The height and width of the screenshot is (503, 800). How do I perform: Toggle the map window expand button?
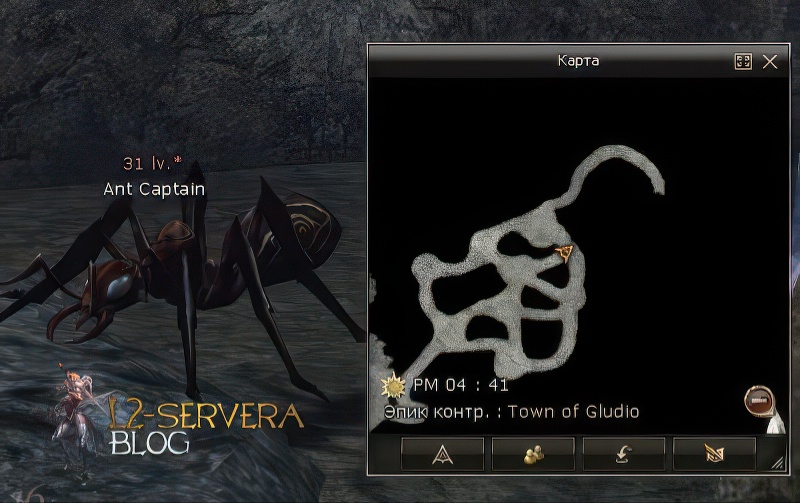743,62
